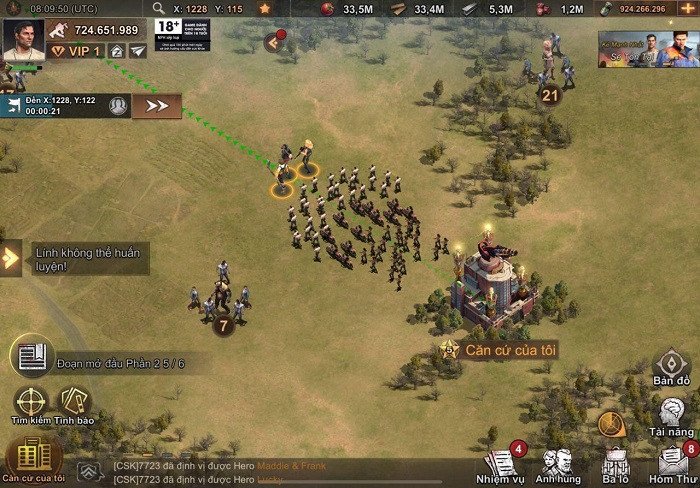Open bookmarks with the star icon

pyautogui.click(x=265, y=9)
